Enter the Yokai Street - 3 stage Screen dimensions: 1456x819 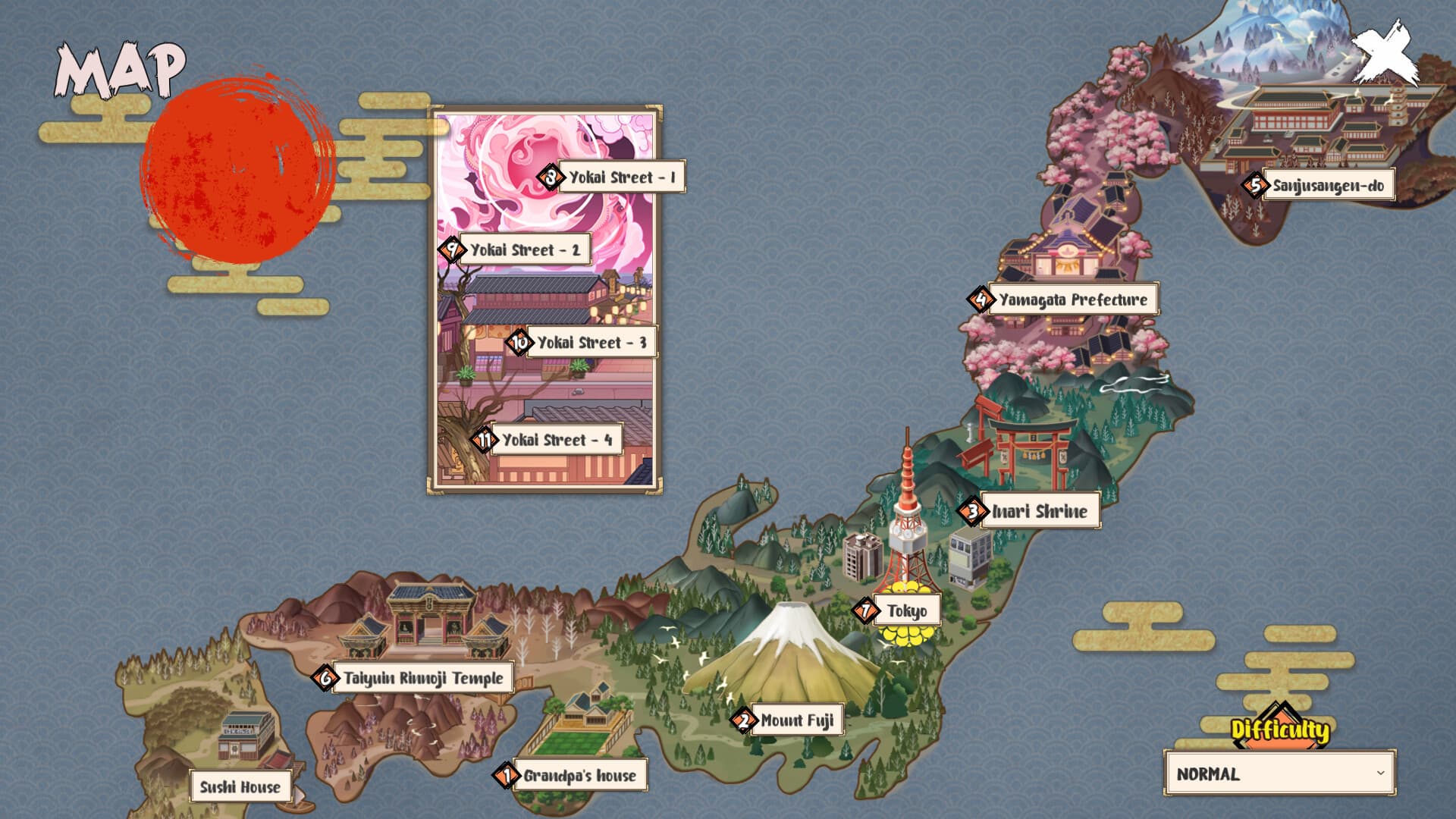click(x=519, y=343)
